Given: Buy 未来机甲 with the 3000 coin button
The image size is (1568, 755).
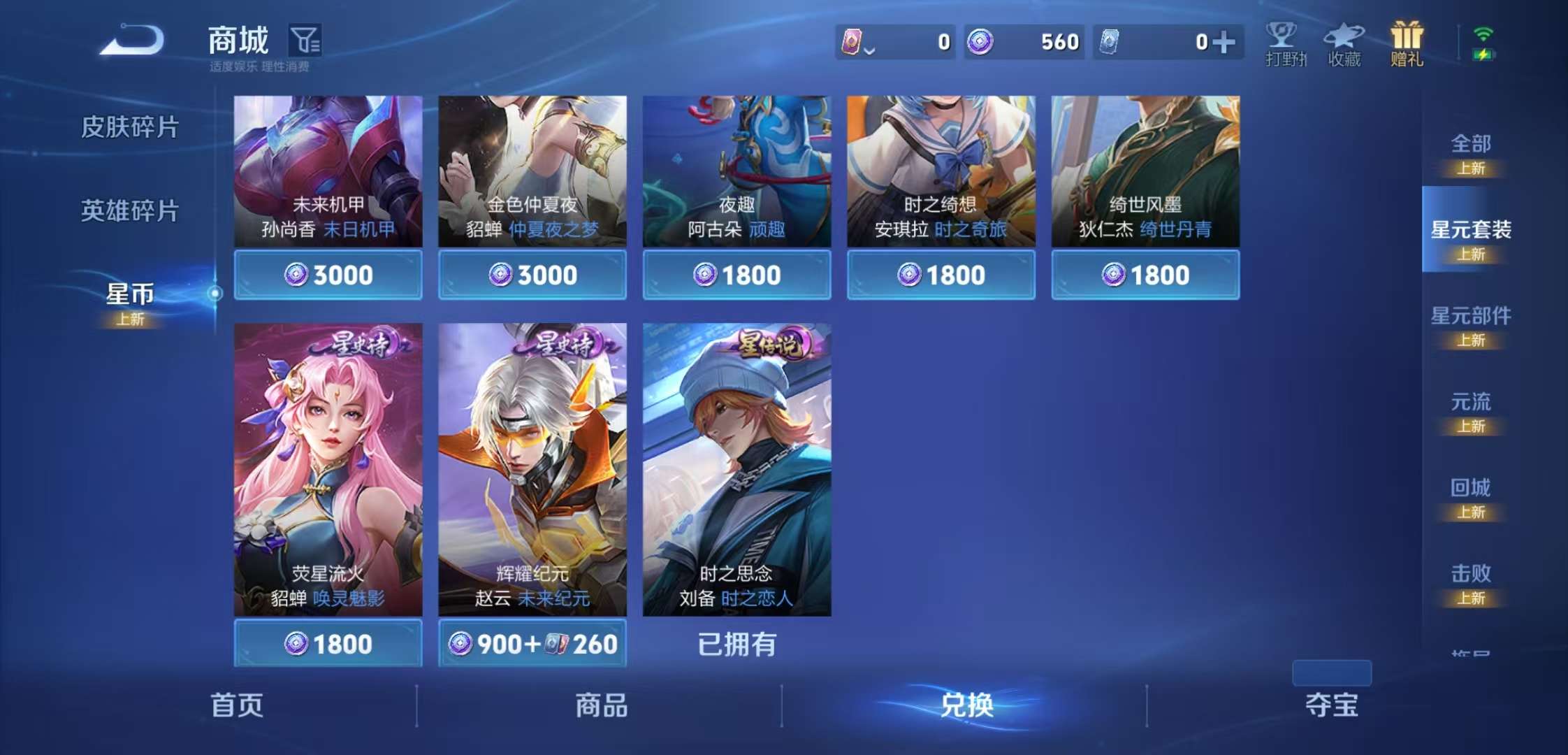Looking at the screenshot, I should pyautogui.click(x=327, y=275).
